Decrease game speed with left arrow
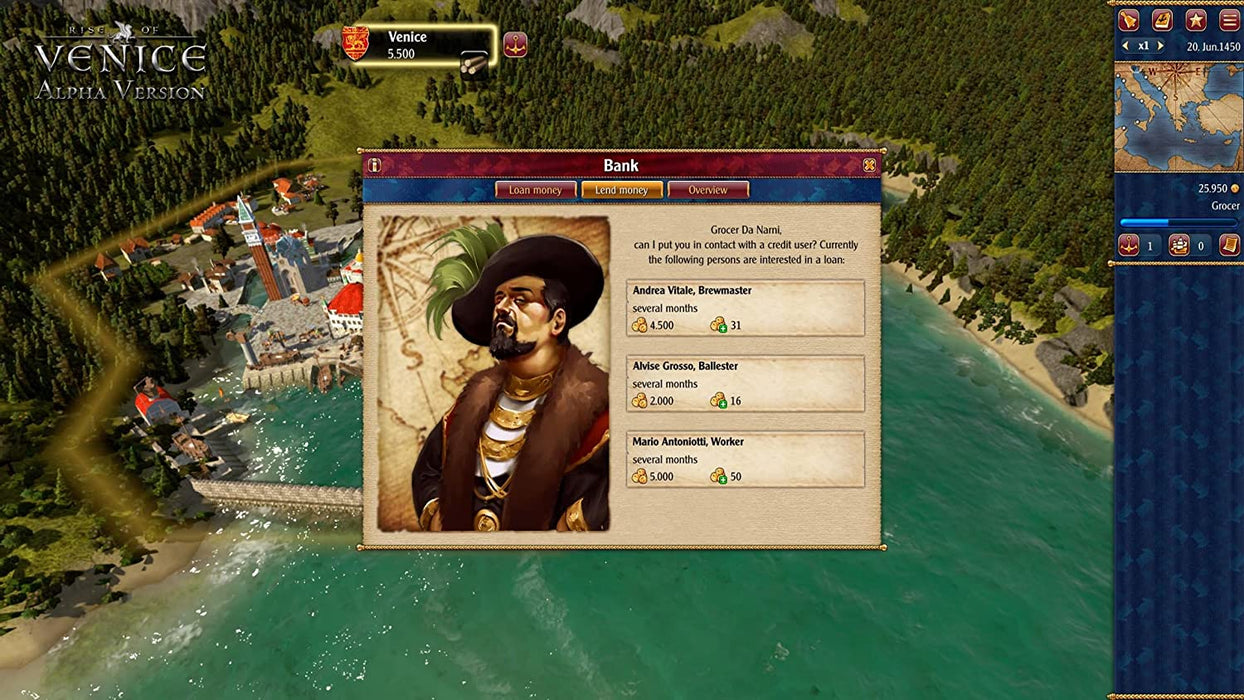This screenshot has width=1244, height=700. click(x=1126, y=46)
